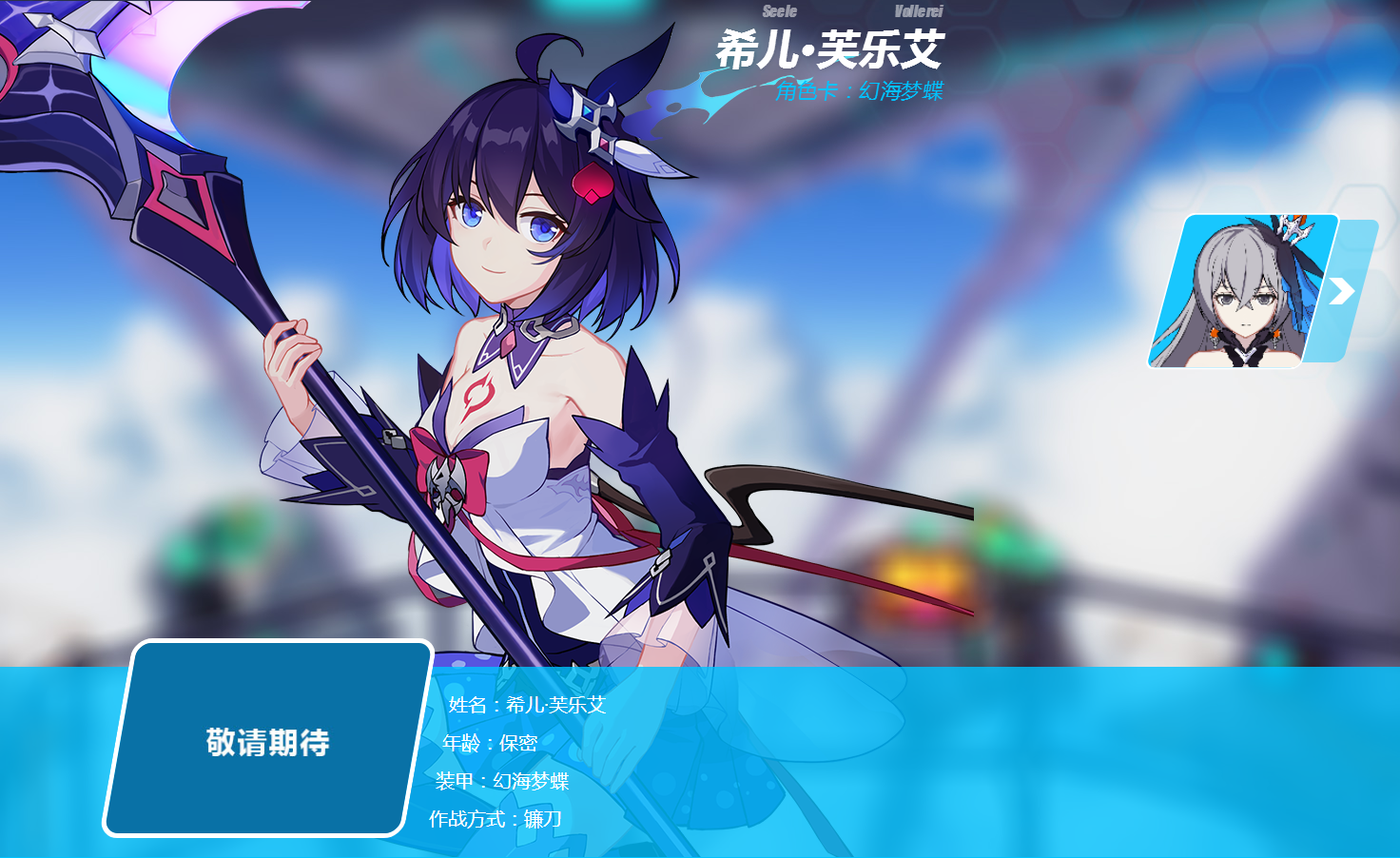Click the 敬请期待 coming soon button

coord(267,740)
